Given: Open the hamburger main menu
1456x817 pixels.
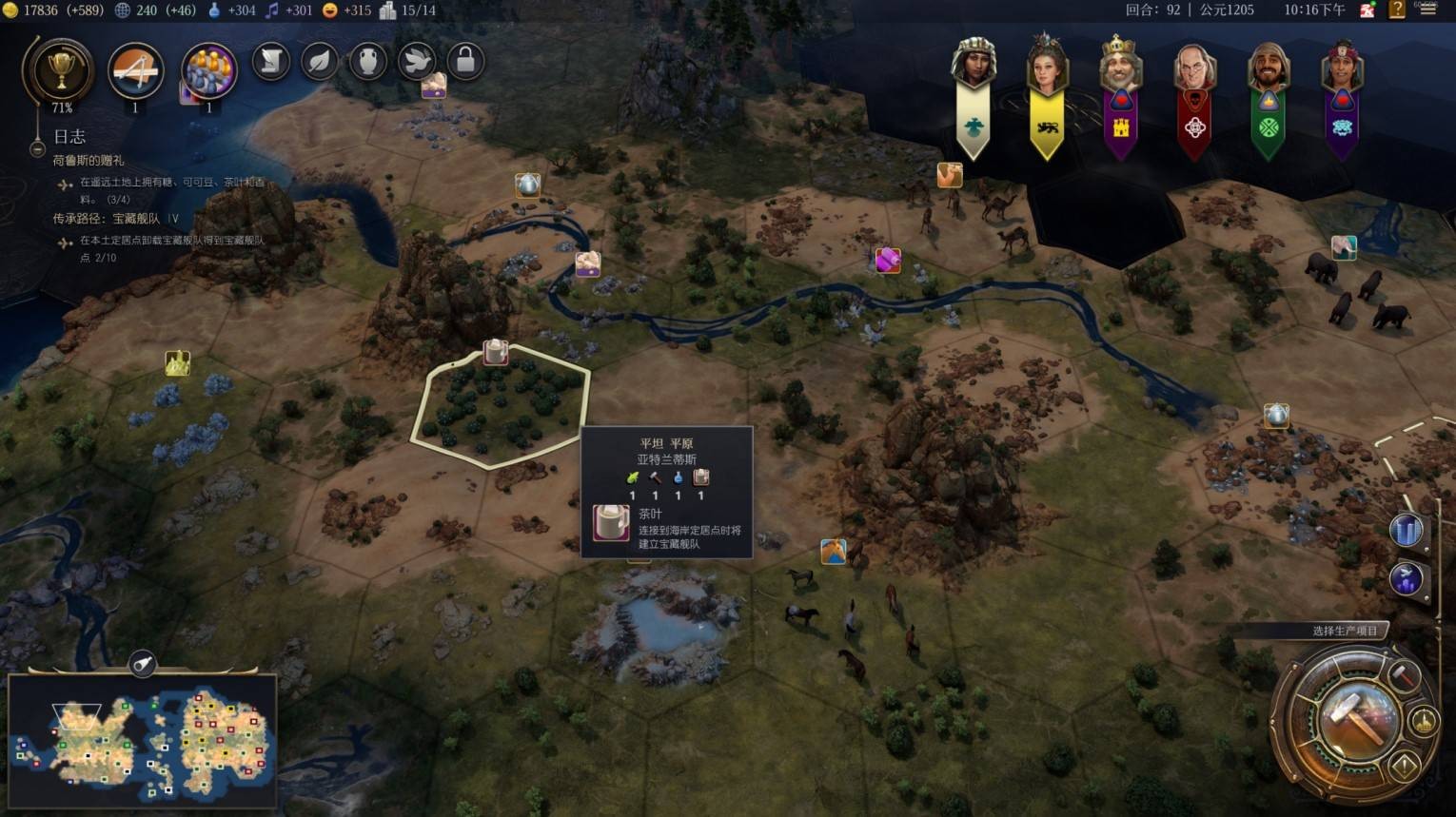Looking at the screenshot, I should point(1427,10).
